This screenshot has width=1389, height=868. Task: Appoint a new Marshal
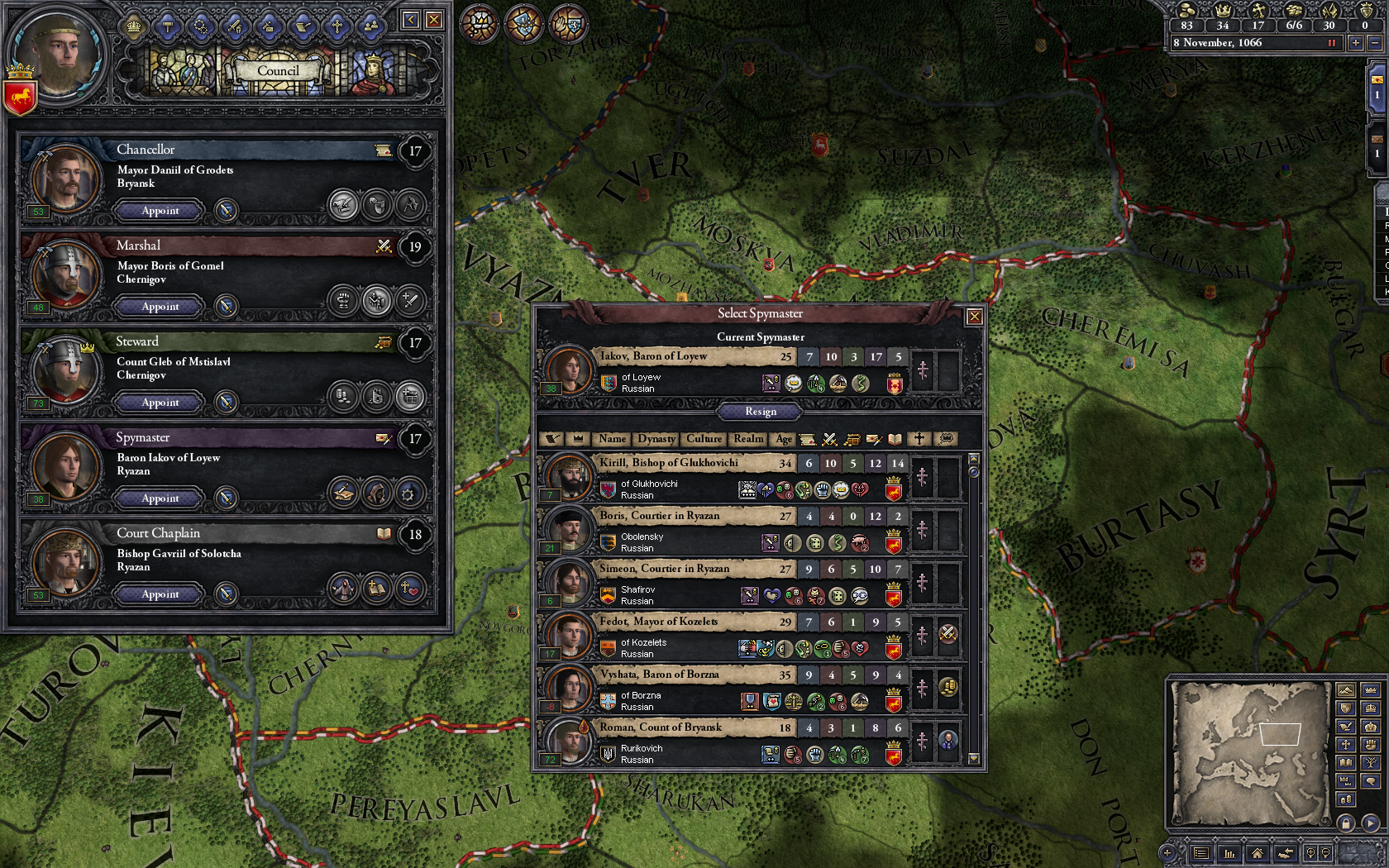coord(160,307)
